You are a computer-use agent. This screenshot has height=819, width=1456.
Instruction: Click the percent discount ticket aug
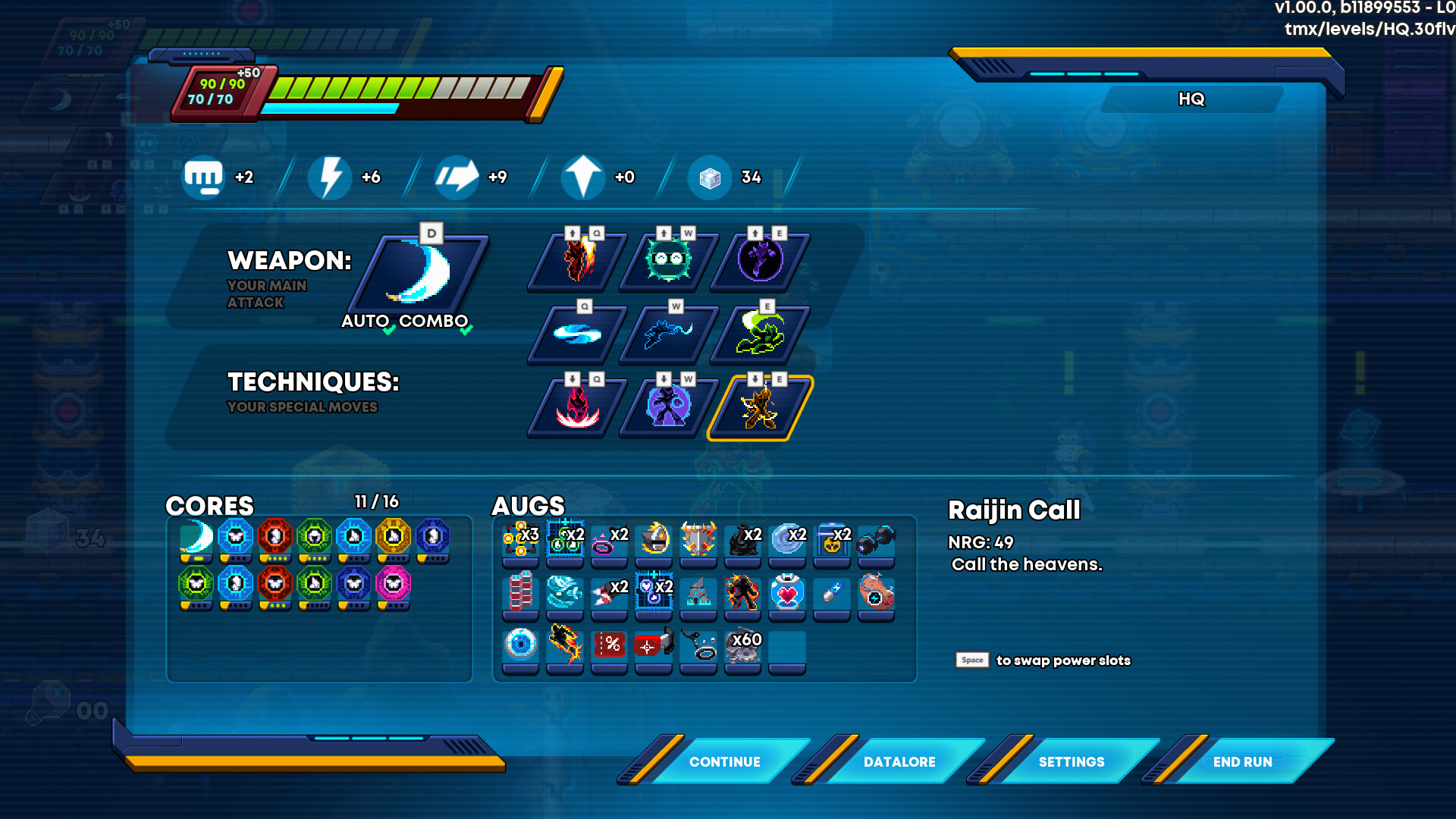click(609, 646)
